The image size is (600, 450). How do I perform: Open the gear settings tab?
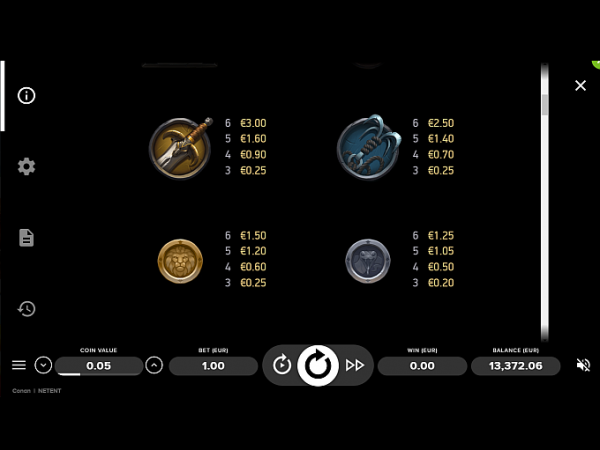[x=27, y=167]
